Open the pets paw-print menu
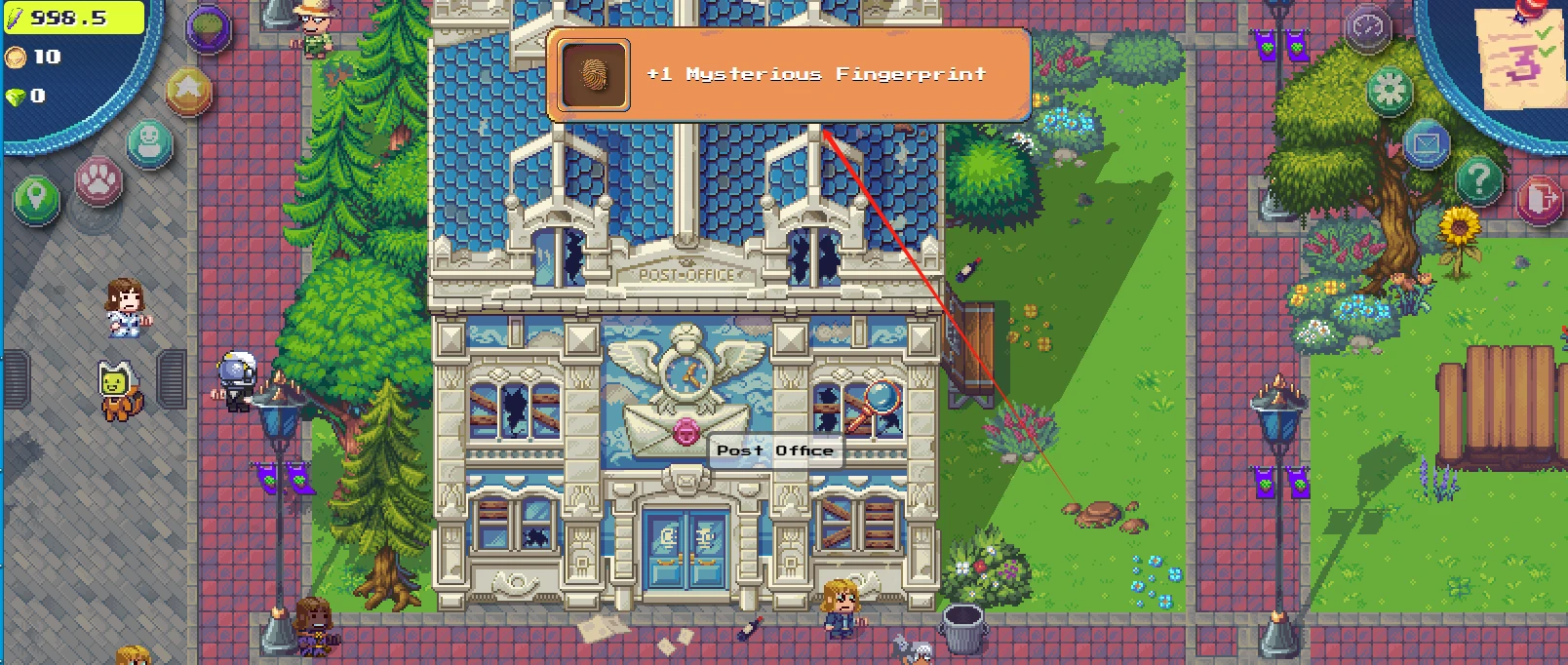Image resolution: width=1568 pixels, height=665 pixels. click(98, 179)
